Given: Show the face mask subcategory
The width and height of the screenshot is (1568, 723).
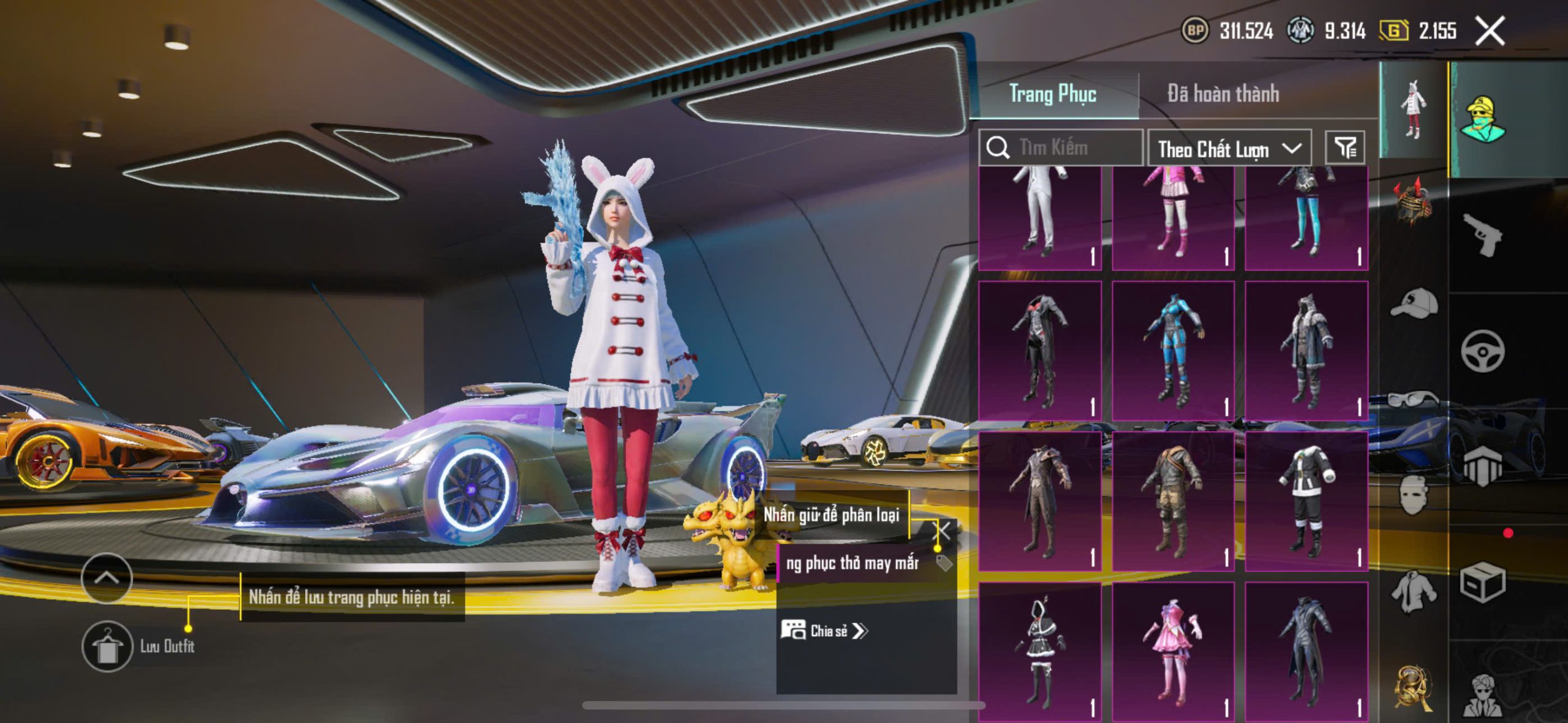Looking at the screenshot, I should point(1414,495).
